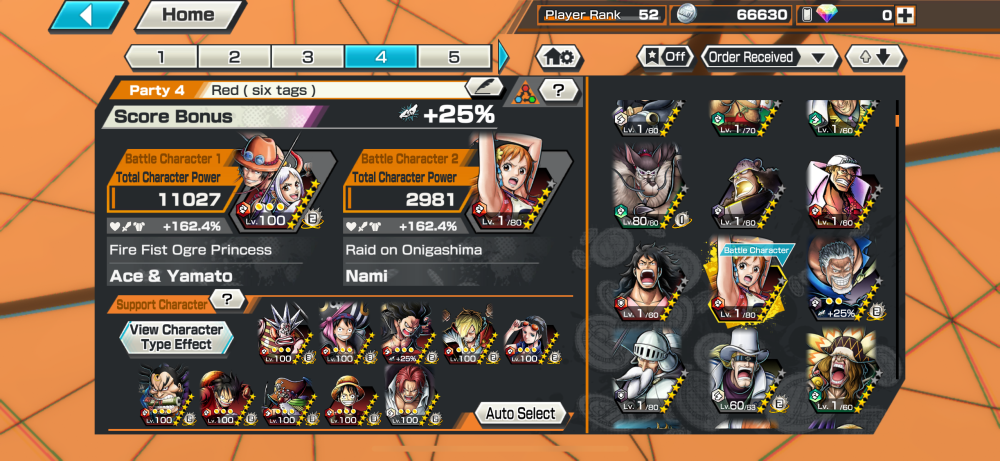The width and height of the screenshot is (1000, 461).
Task: Add diamonds with the plus button
Action: (904, 15)
